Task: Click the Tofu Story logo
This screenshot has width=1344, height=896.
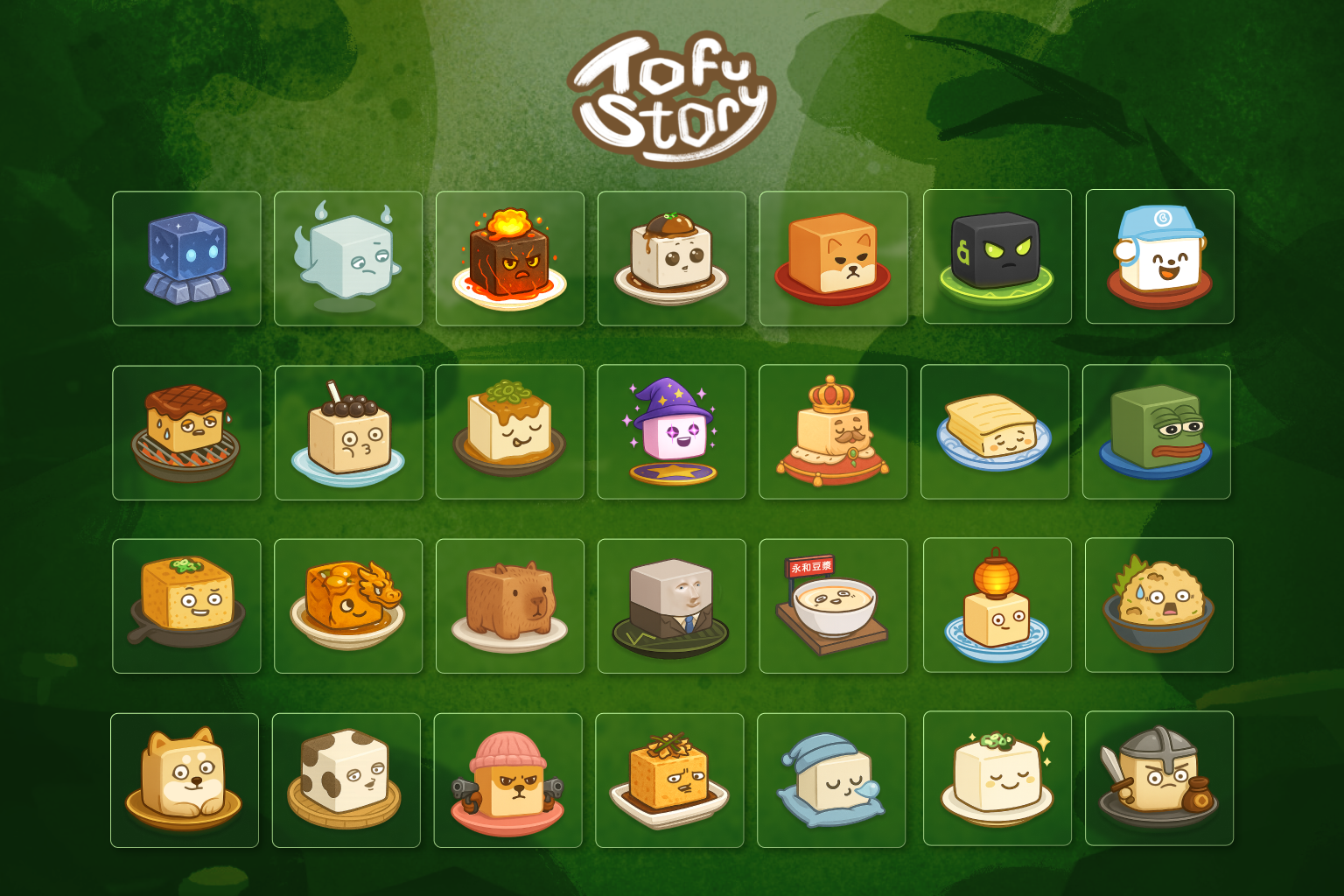Action: (672, 92)
